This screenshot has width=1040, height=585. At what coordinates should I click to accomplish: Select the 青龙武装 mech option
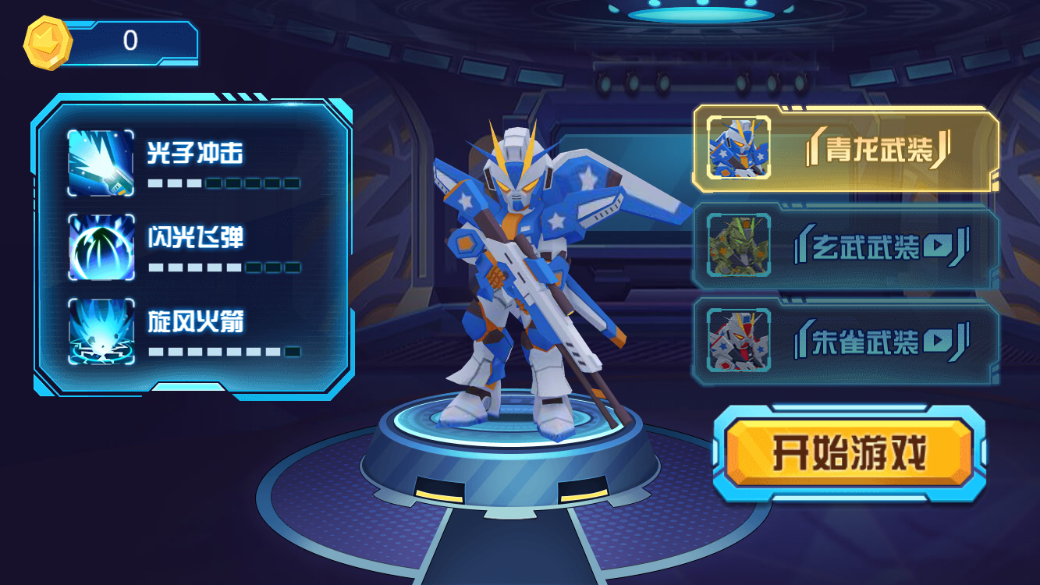coord(846,149)
